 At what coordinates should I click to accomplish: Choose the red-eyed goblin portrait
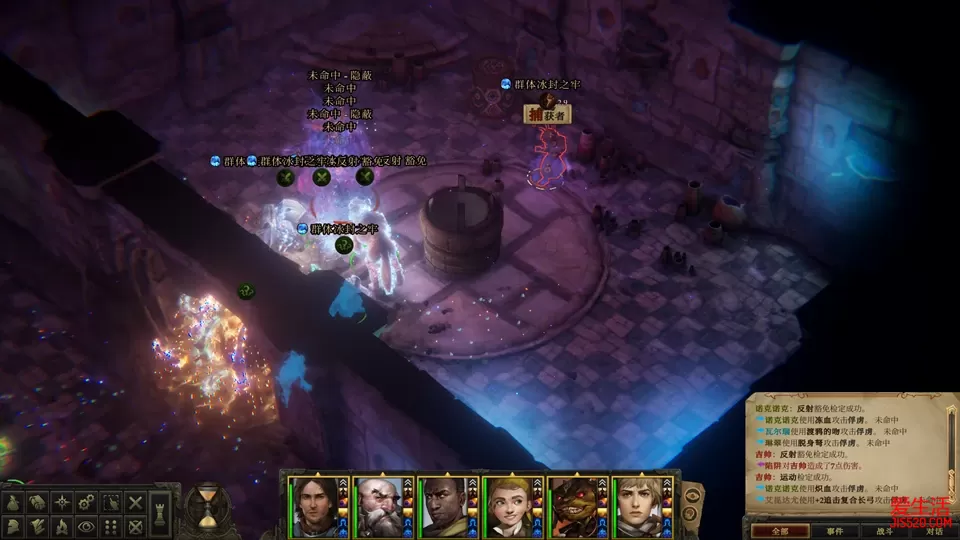[x=573, y=506]
